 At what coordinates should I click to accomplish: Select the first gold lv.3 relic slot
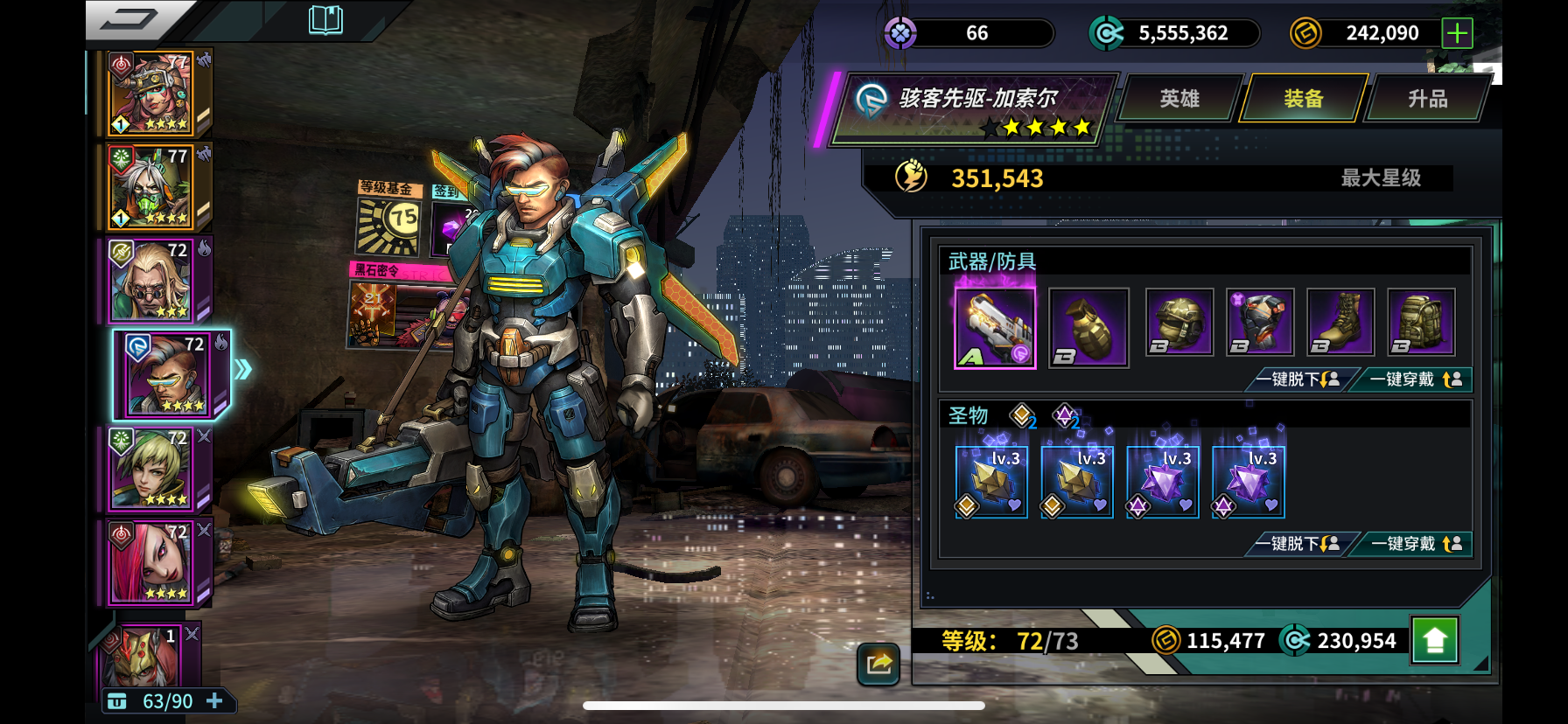point(991,482)
